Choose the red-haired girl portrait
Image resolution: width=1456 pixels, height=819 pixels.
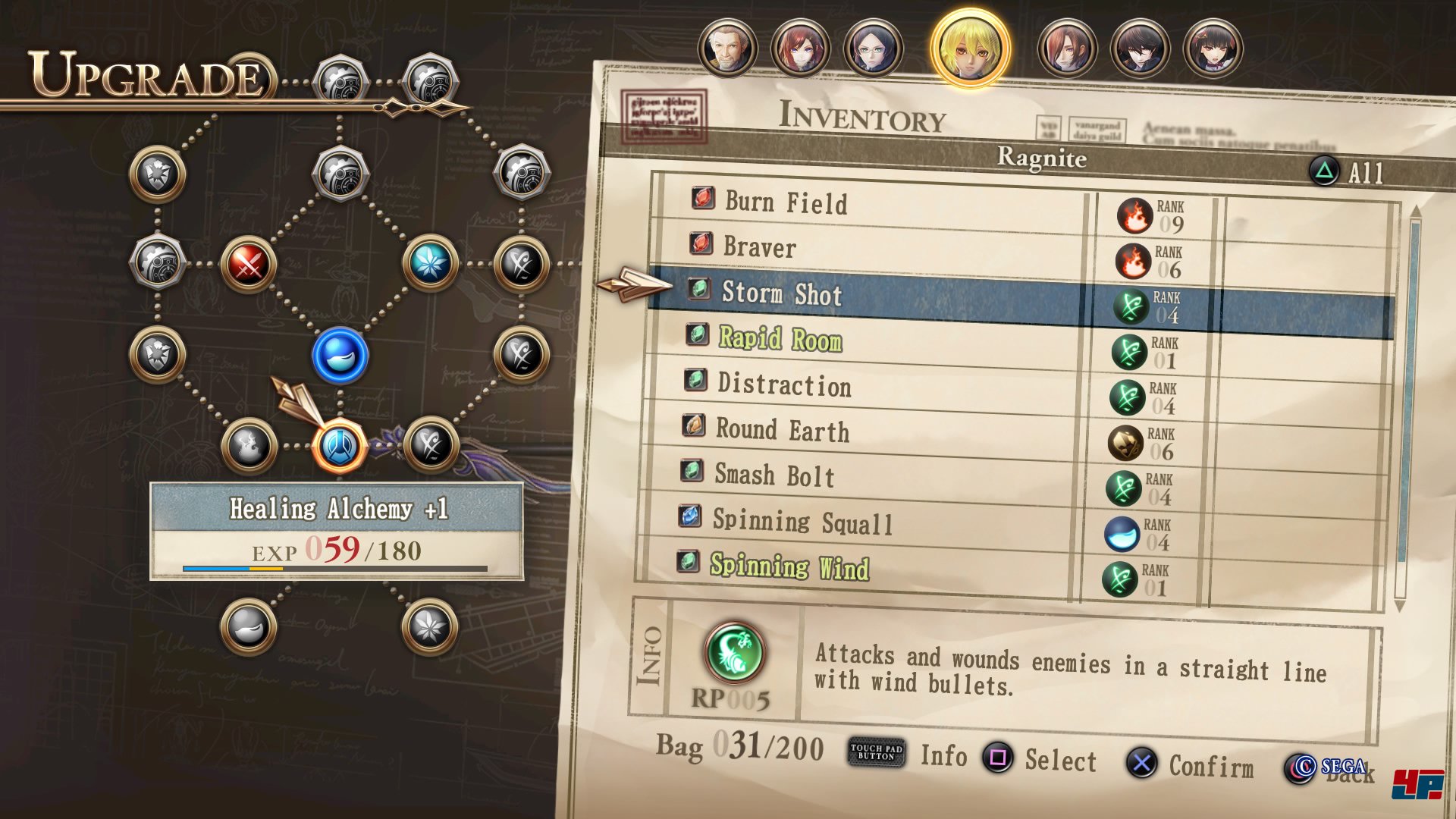point(800,49)
